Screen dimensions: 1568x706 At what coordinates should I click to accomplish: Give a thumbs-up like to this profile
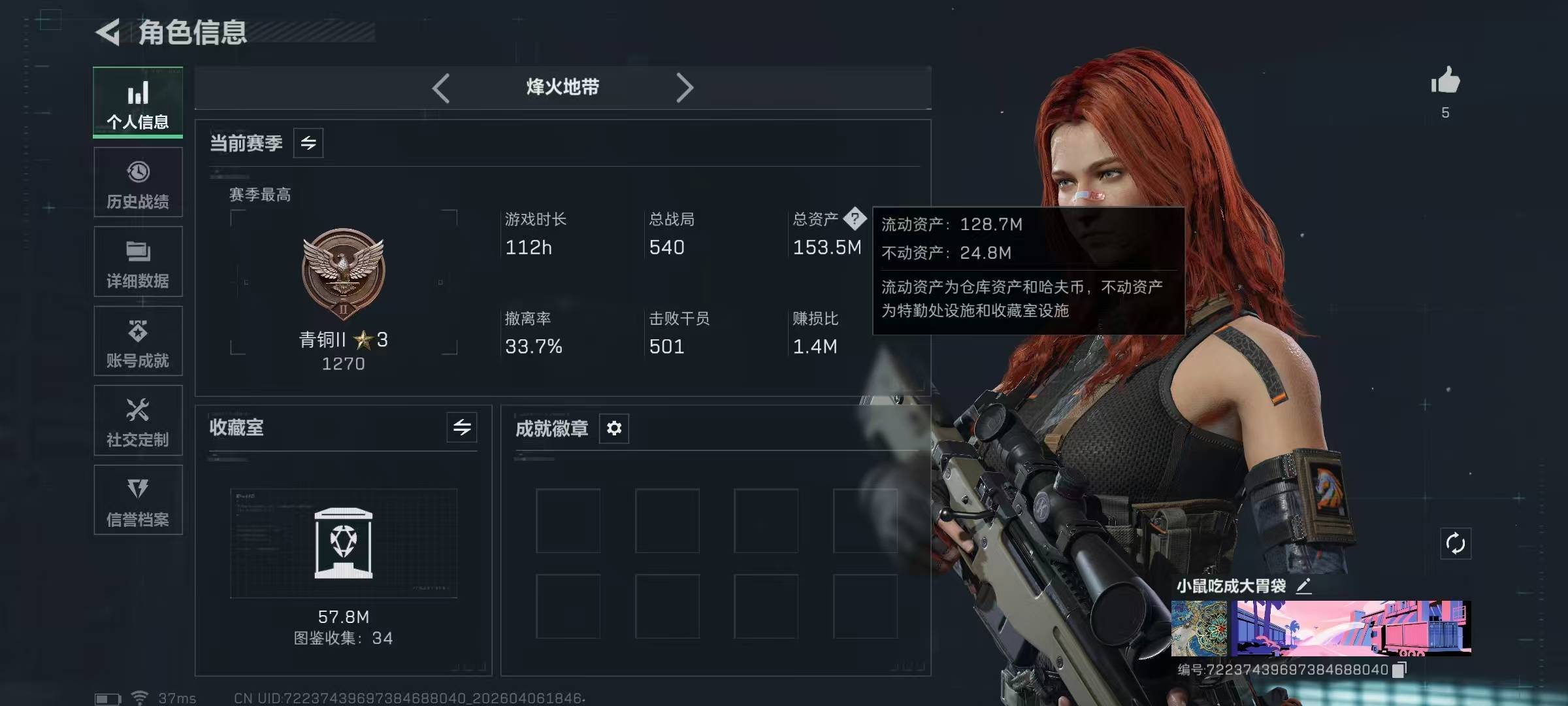pos(1445,82)
